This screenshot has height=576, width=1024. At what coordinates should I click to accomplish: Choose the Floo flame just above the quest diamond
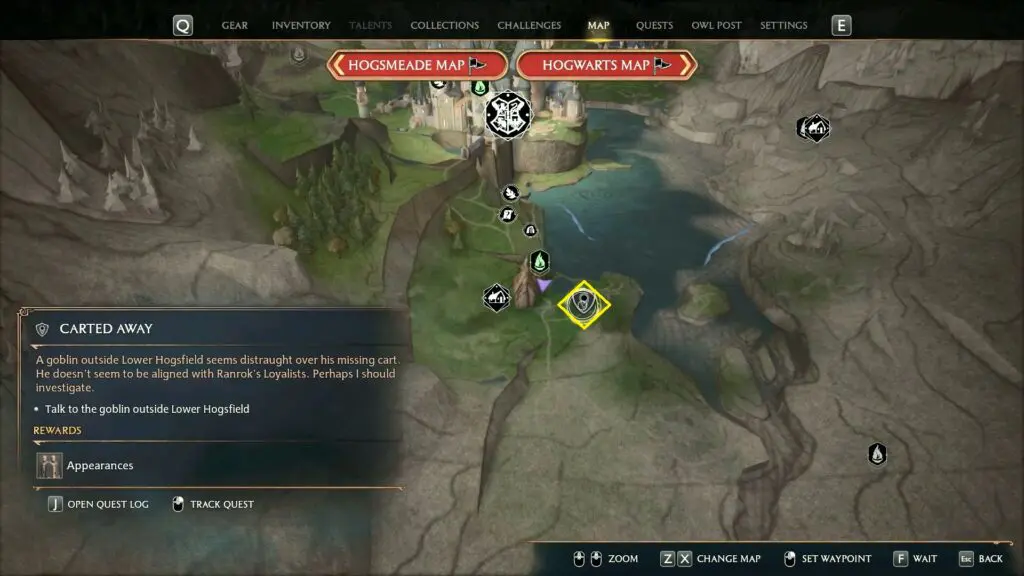539,262
